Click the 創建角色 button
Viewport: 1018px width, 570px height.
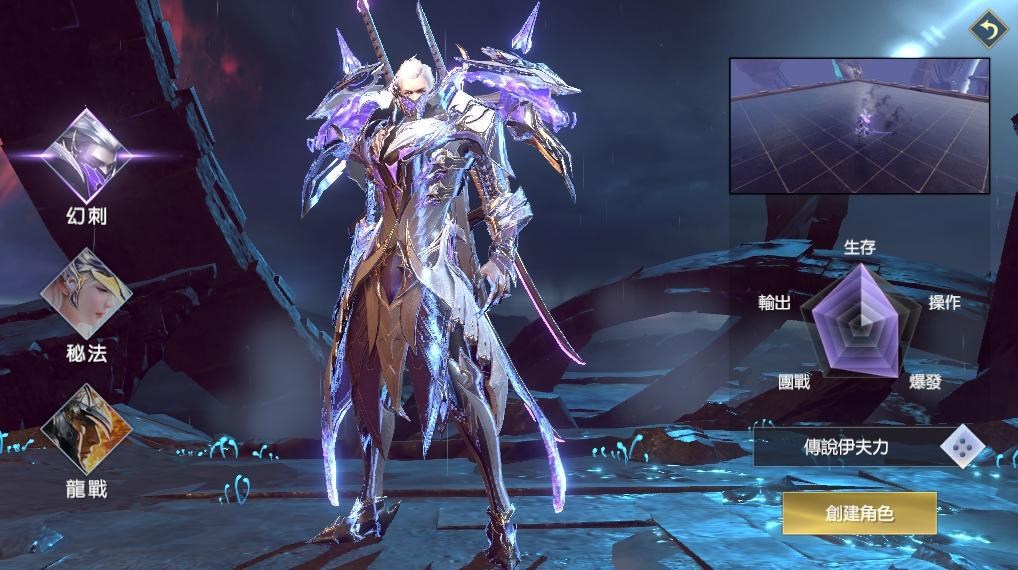[859, 514]
